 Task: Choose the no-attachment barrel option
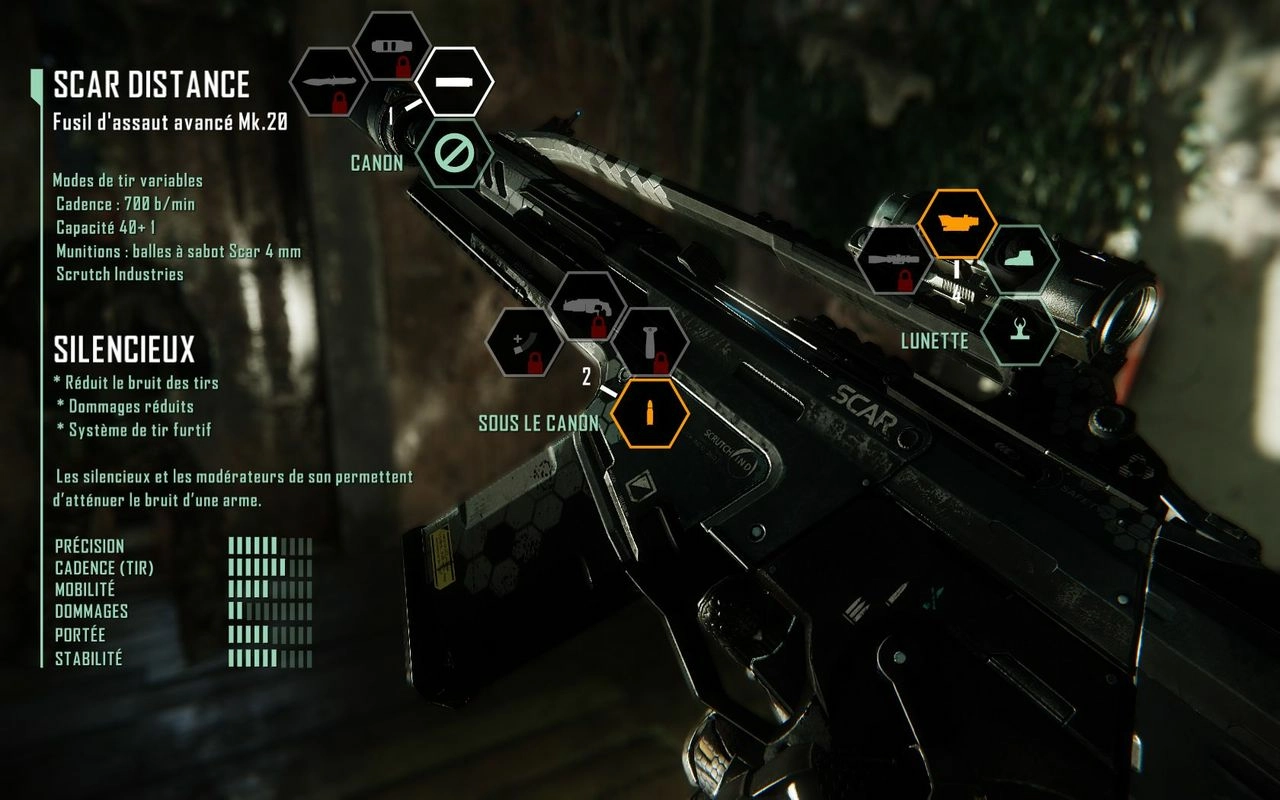pyautogui.click(x=454, y=153)
